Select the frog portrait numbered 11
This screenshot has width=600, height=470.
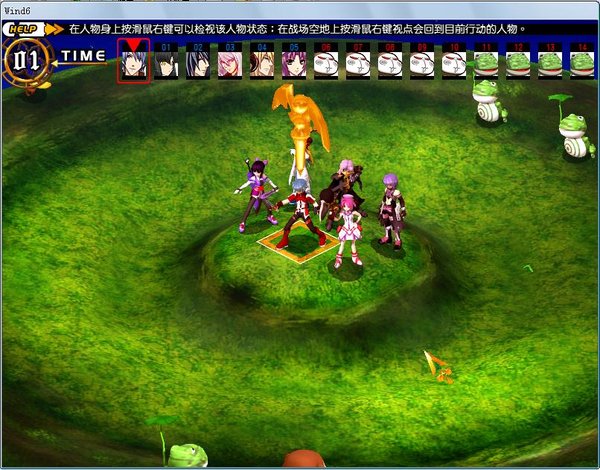click(486, 64)
